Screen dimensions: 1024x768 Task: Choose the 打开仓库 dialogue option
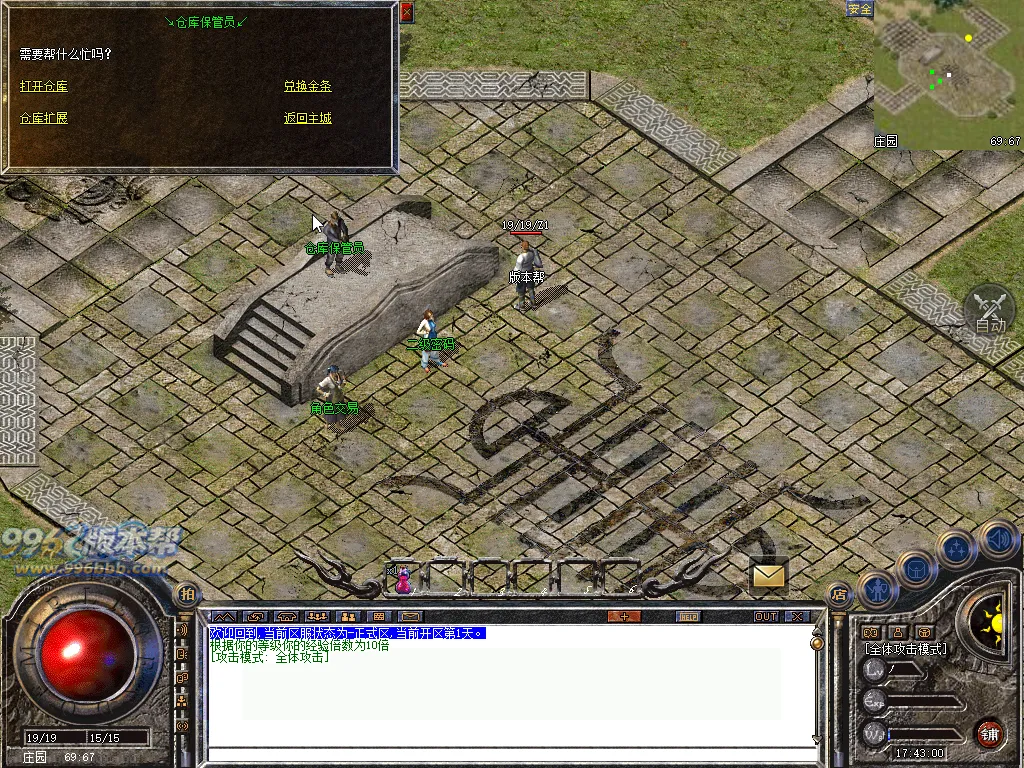(x=44, y=87)
